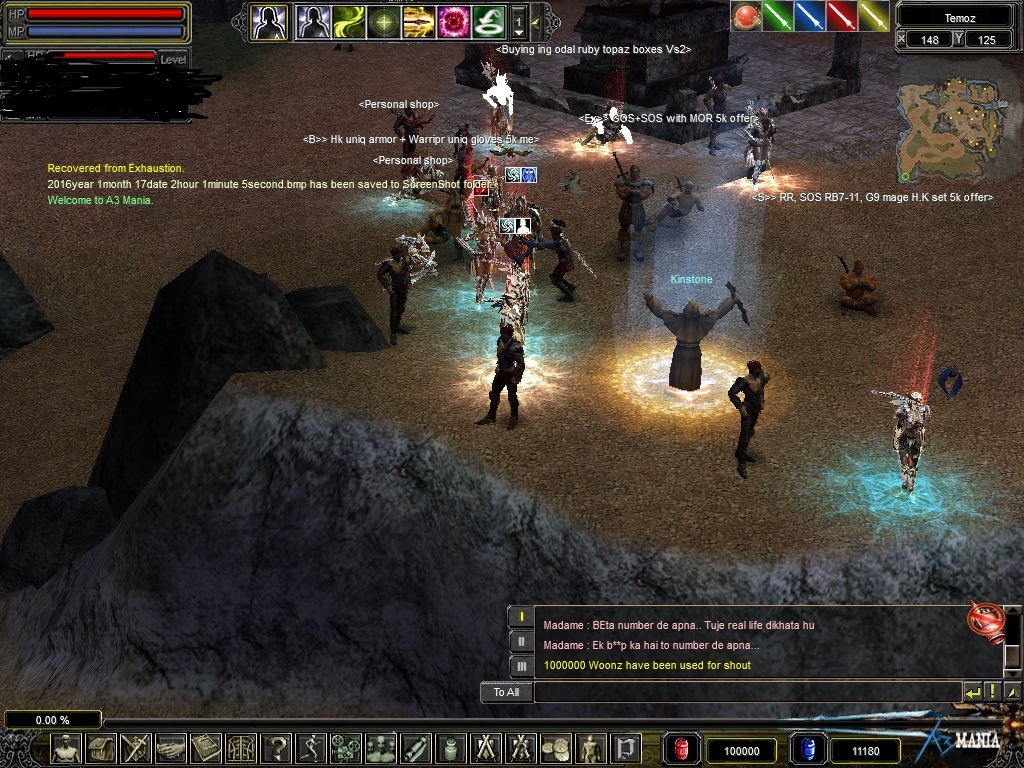Select the green coiled serpent skill
The width and height of the screenshot is (1024, 768).
coord(488,21)
